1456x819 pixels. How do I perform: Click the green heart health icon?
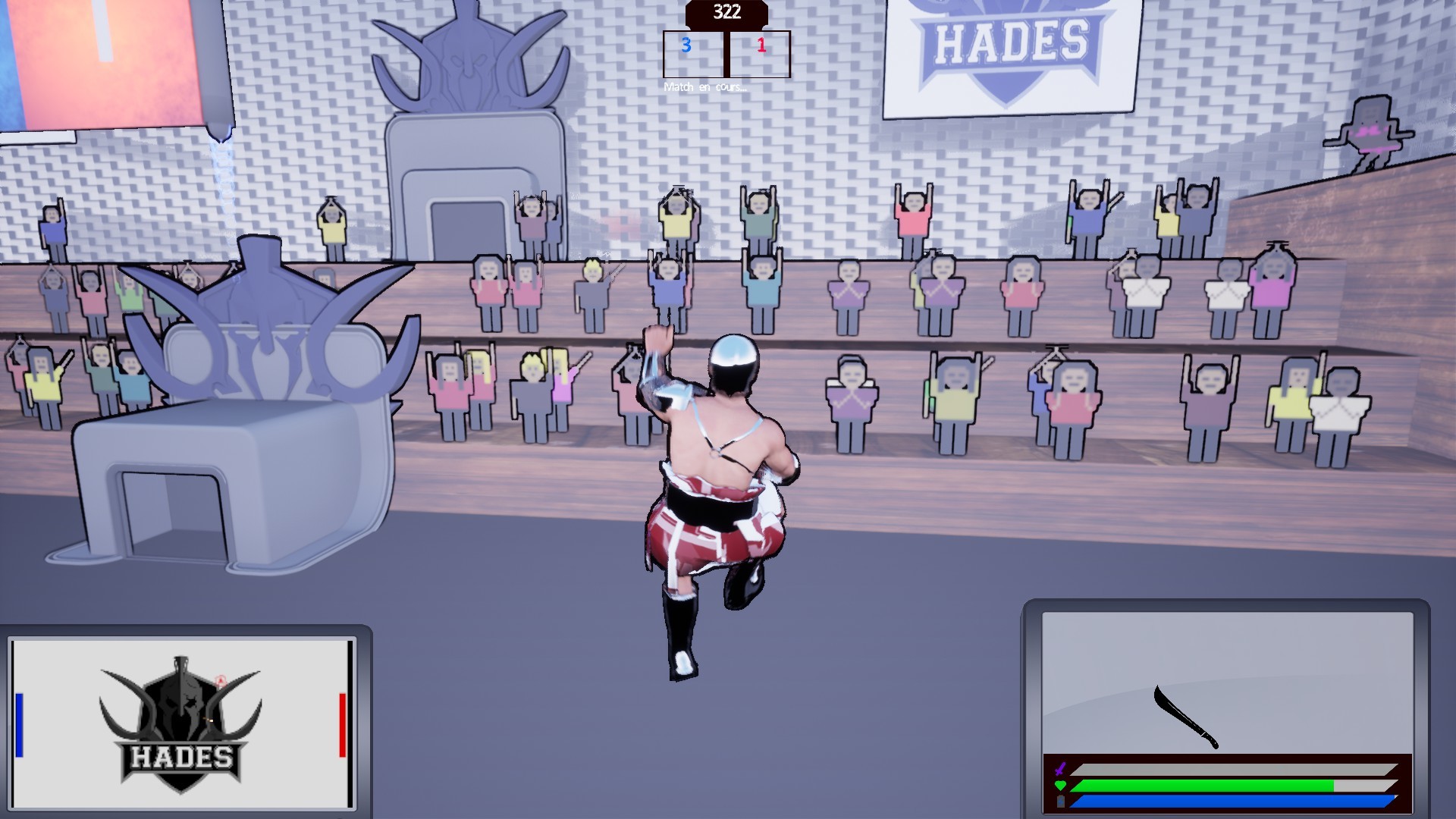pos(1060,785)
